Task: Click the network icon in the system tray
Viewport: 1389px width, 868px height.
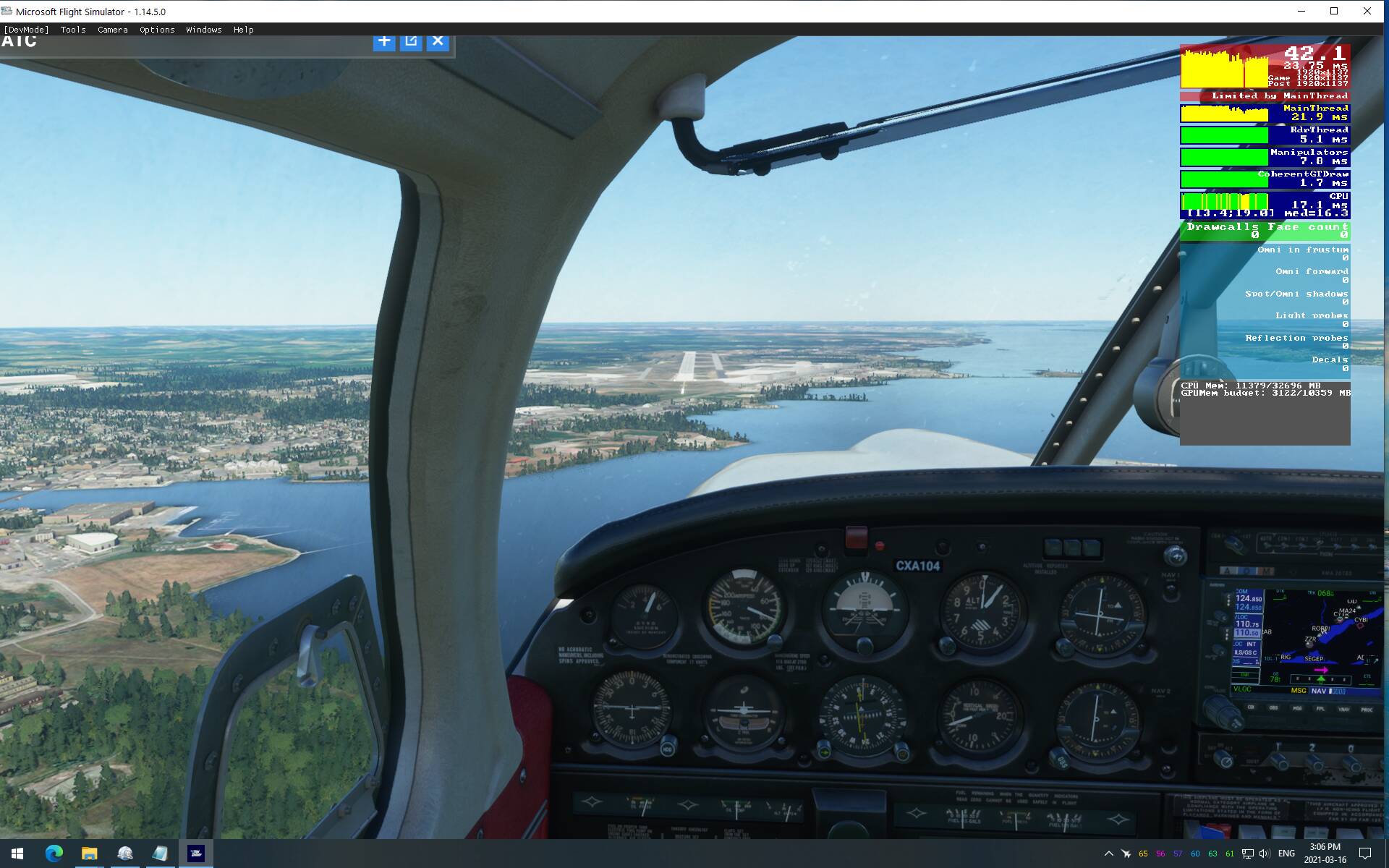Action: click(1249, 854)
